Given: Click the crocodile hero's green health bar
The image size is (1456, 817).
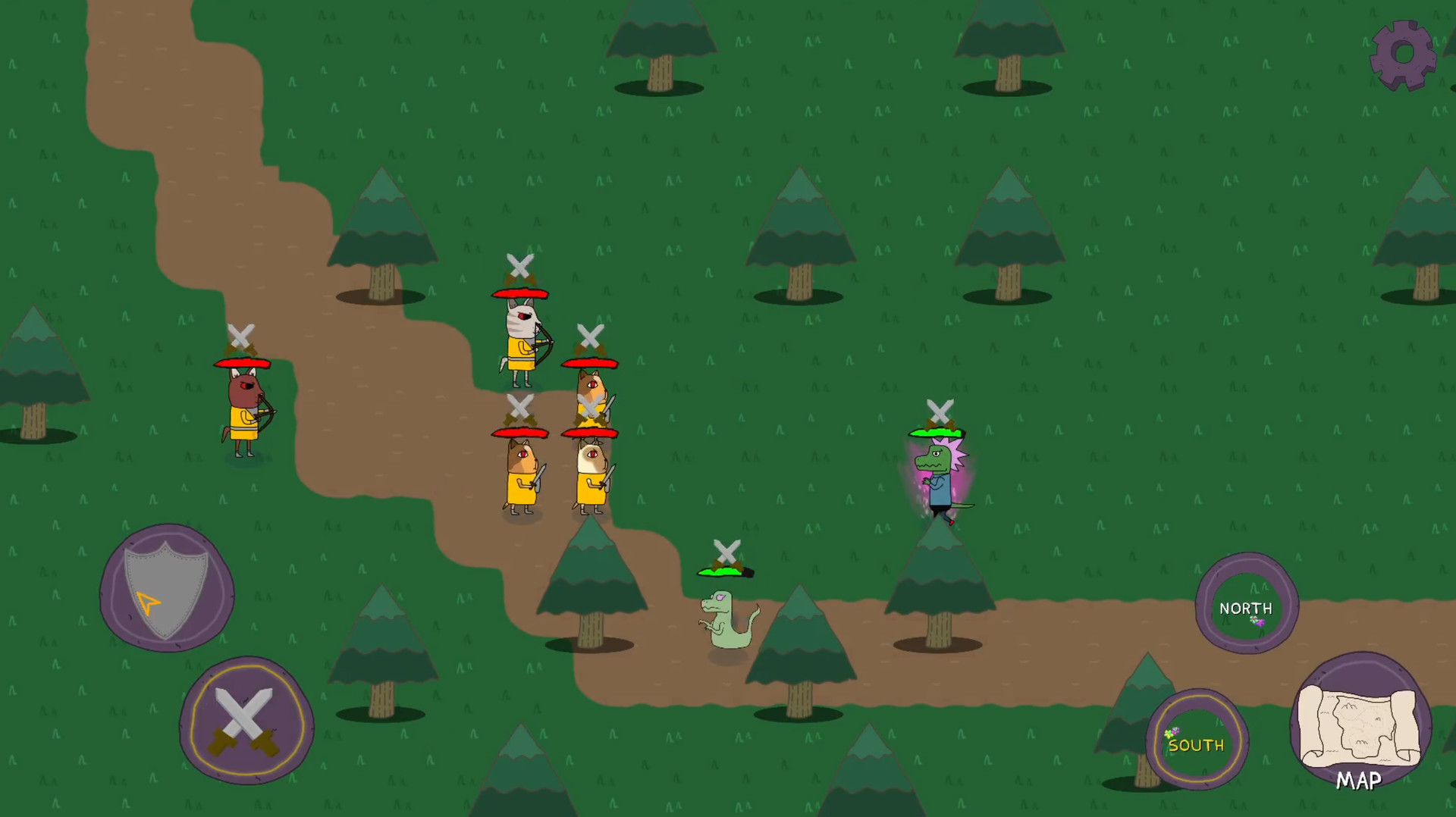Looking at the screenshot, I should 937,432.
